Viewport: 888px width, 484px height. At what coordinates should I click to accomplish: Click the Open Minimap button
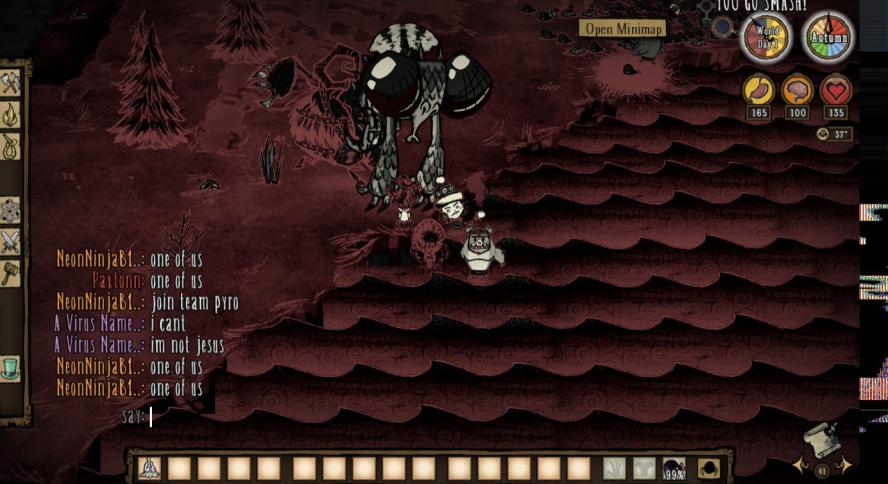coord(623,28)
